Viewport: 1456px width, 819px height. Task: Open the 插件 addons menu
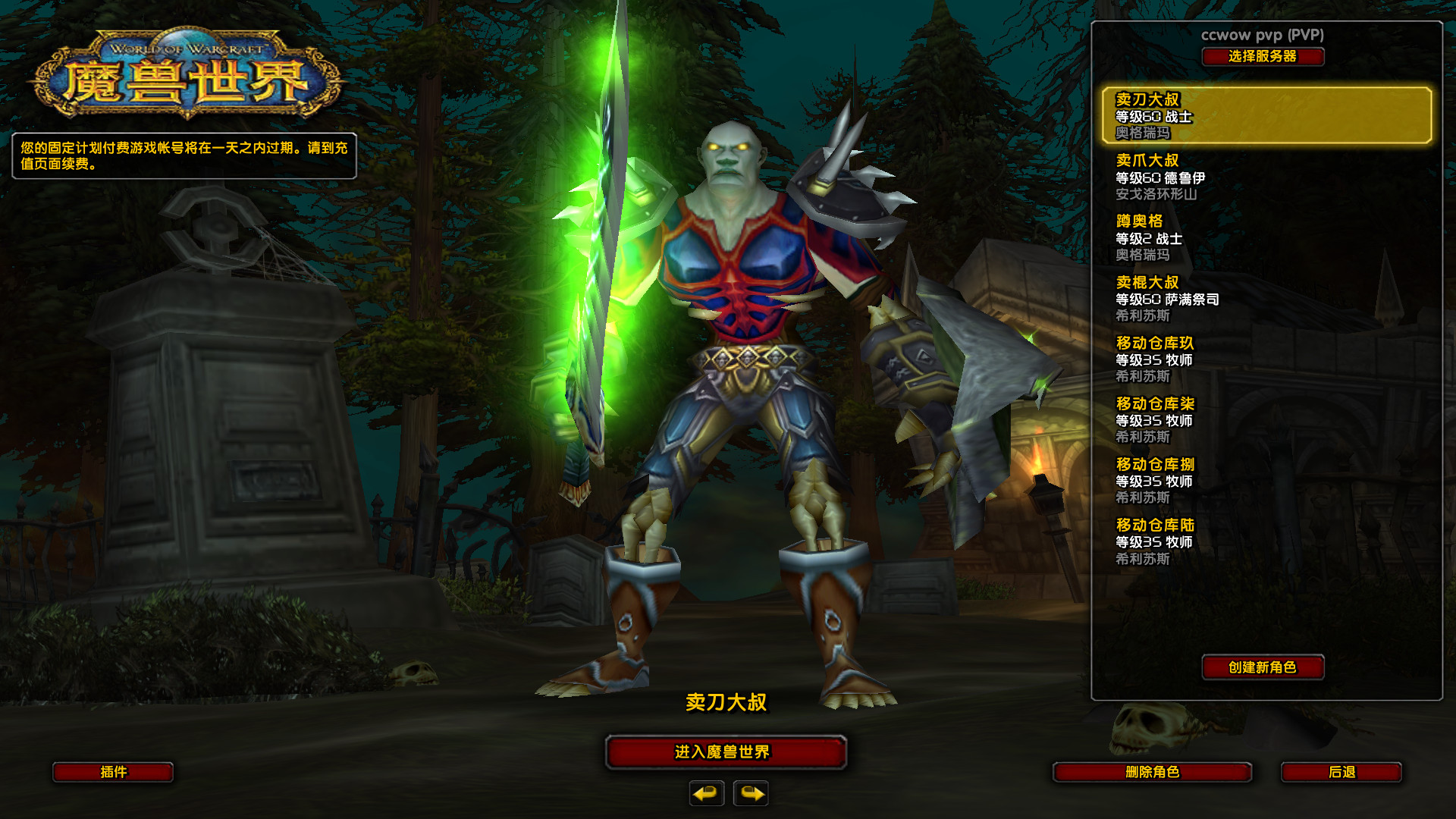pos(113,772)
